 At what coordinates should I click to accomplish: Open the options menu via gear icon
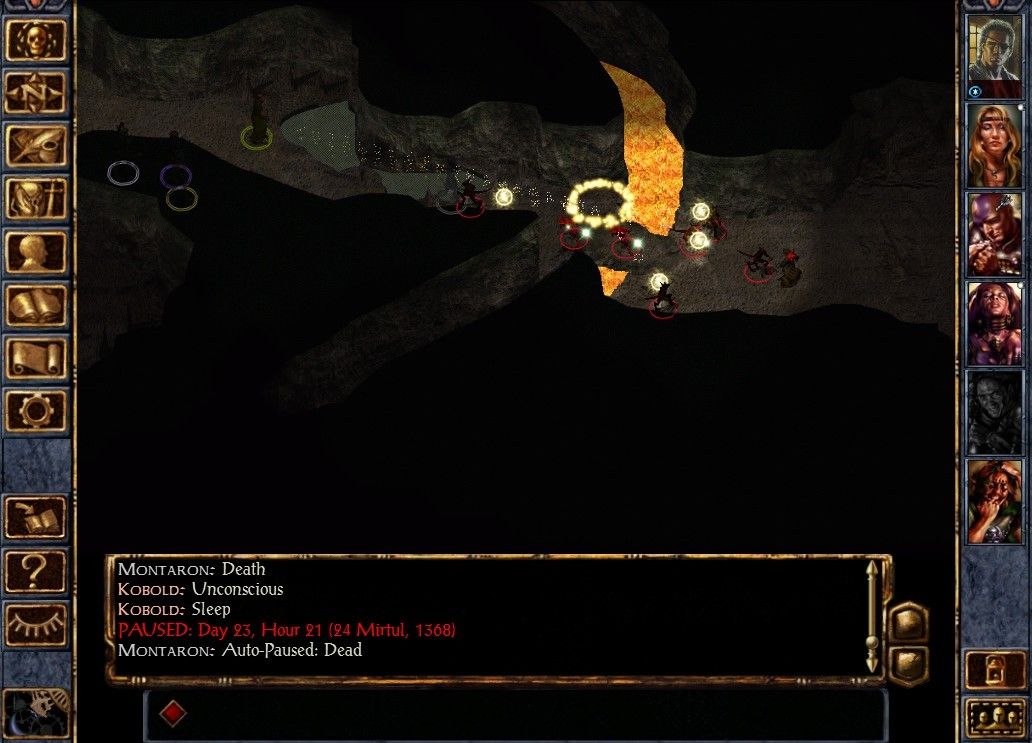click(x=37, y=411)
